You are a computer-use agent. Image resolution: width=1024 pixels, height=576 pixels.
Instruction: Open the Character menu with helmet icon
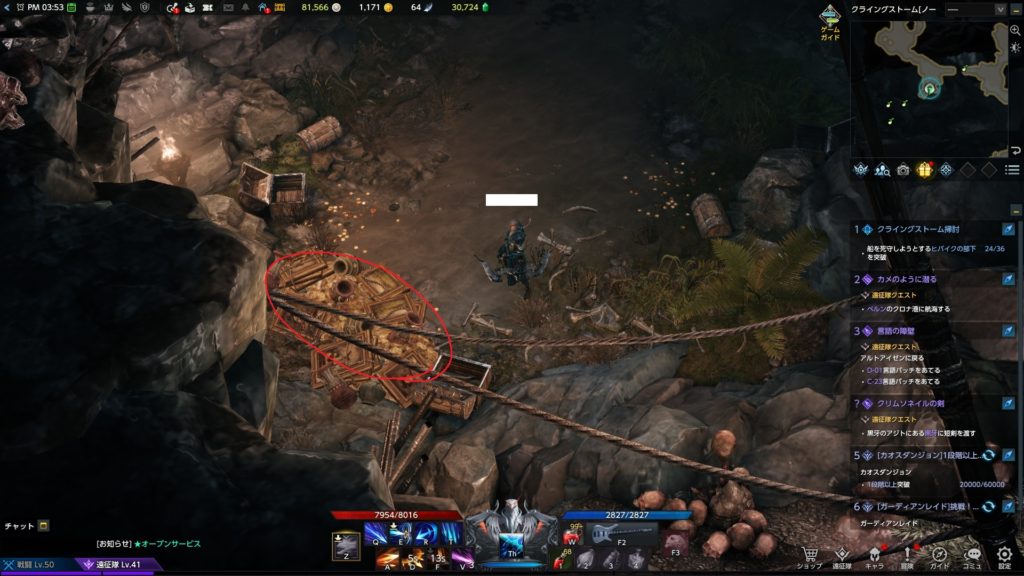pos(874,556)
